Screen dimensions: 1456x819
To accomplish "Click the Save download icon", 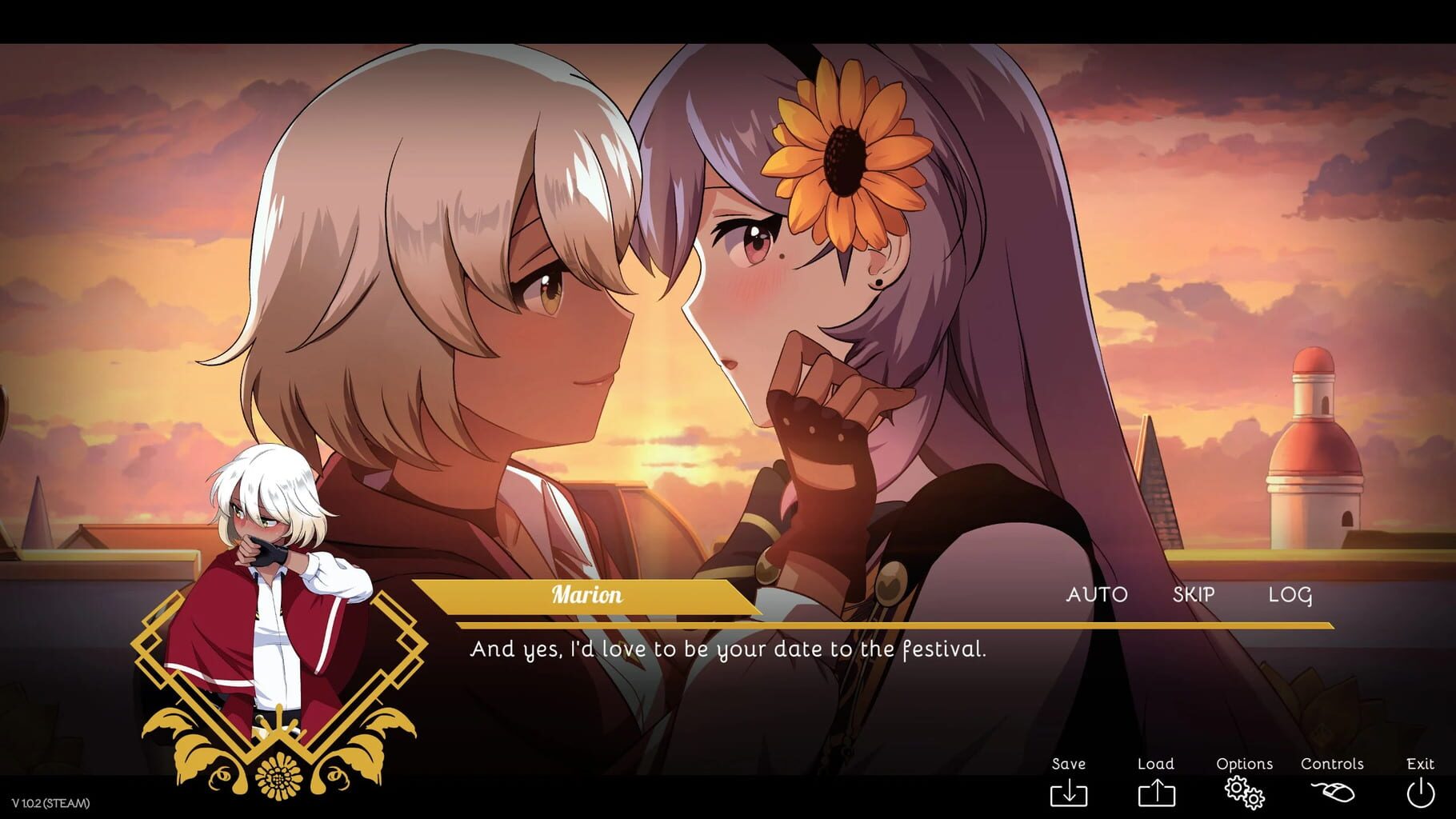I will [x=1070, y=793].
